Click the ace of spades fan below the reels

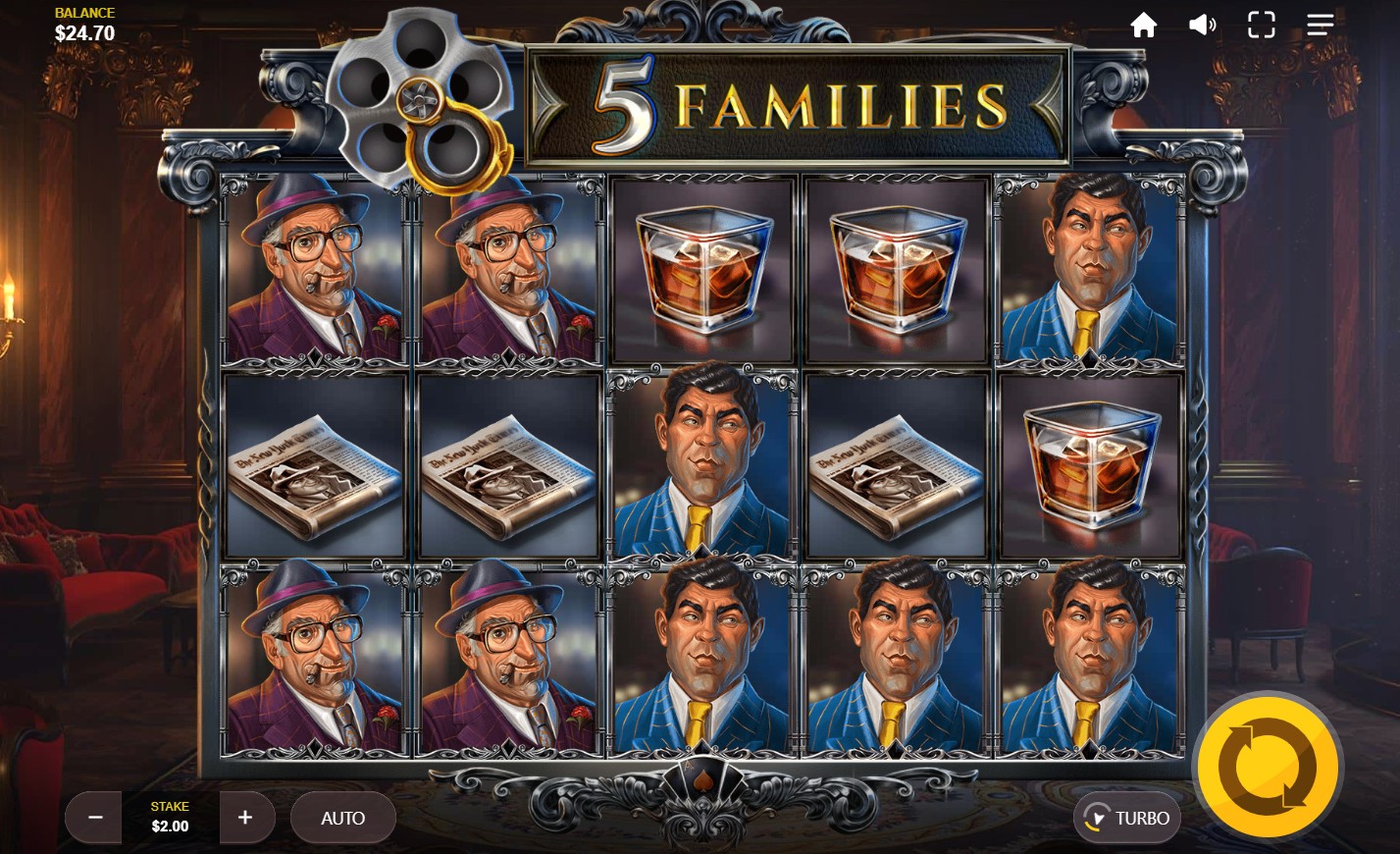tap(702, 780)
